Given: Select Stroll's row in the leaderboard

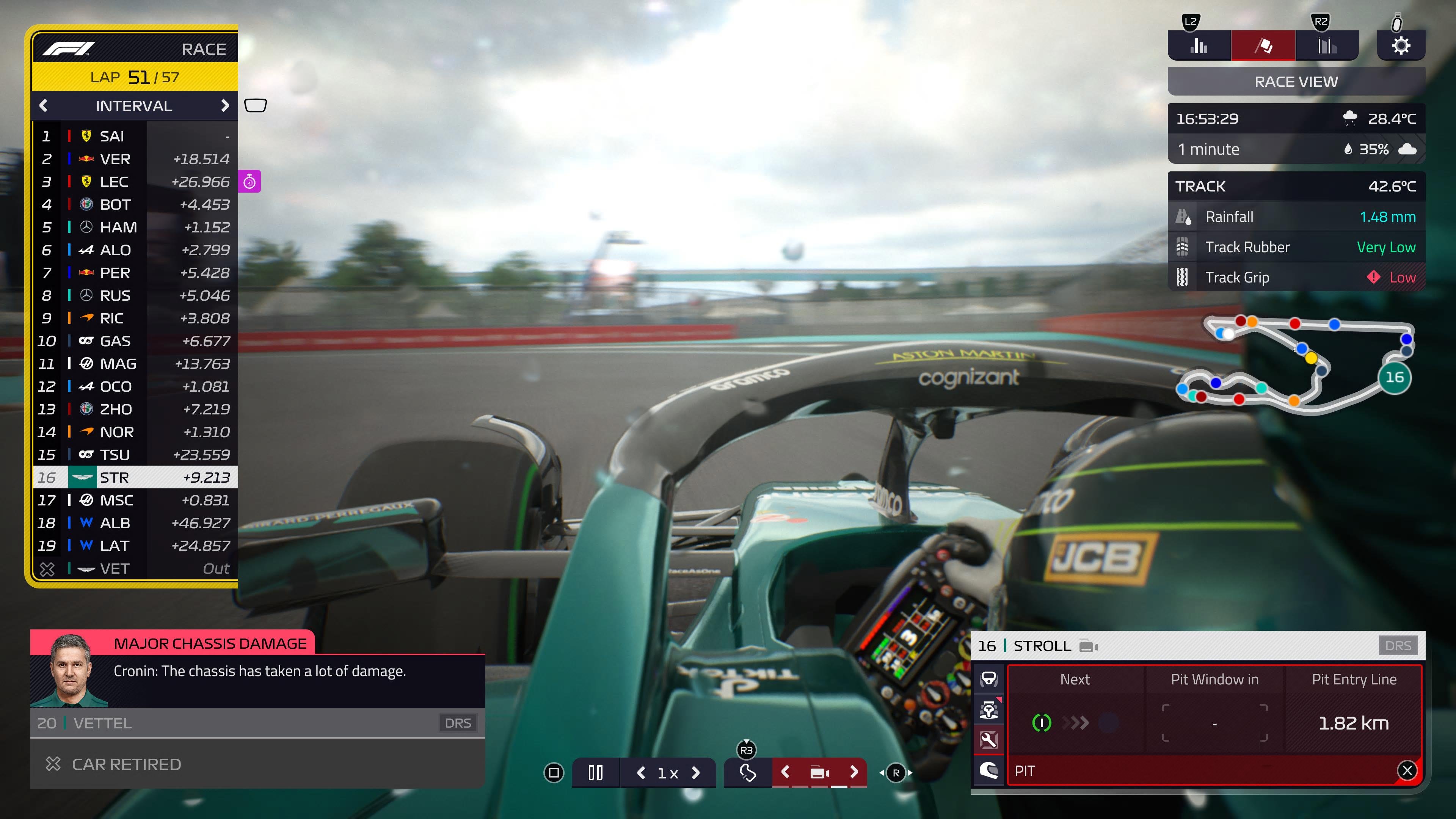Looking at the screenshot, I should (136, 478).
